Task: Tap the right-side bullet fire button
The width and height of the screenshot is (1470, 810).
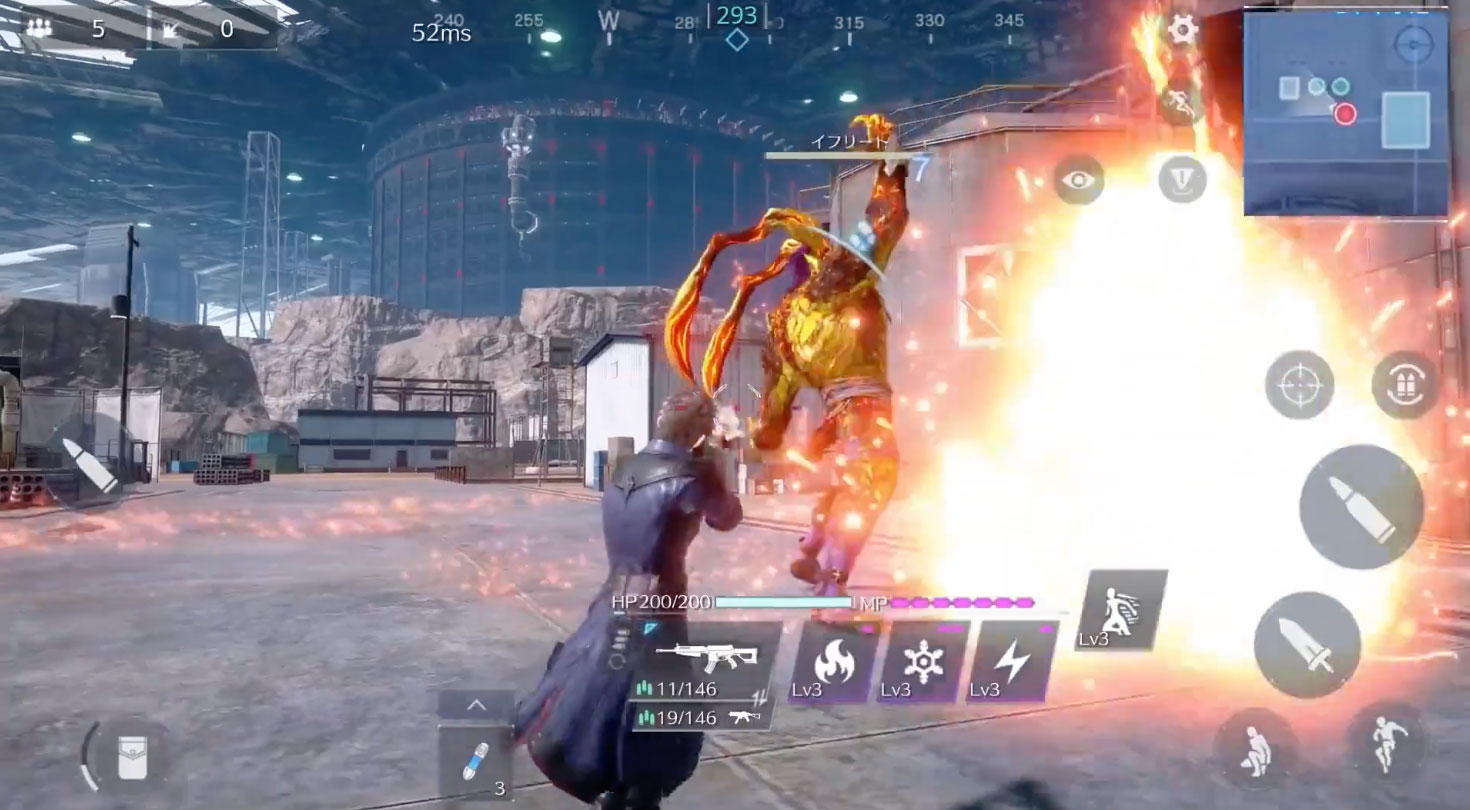Action: pos(1361,507)
